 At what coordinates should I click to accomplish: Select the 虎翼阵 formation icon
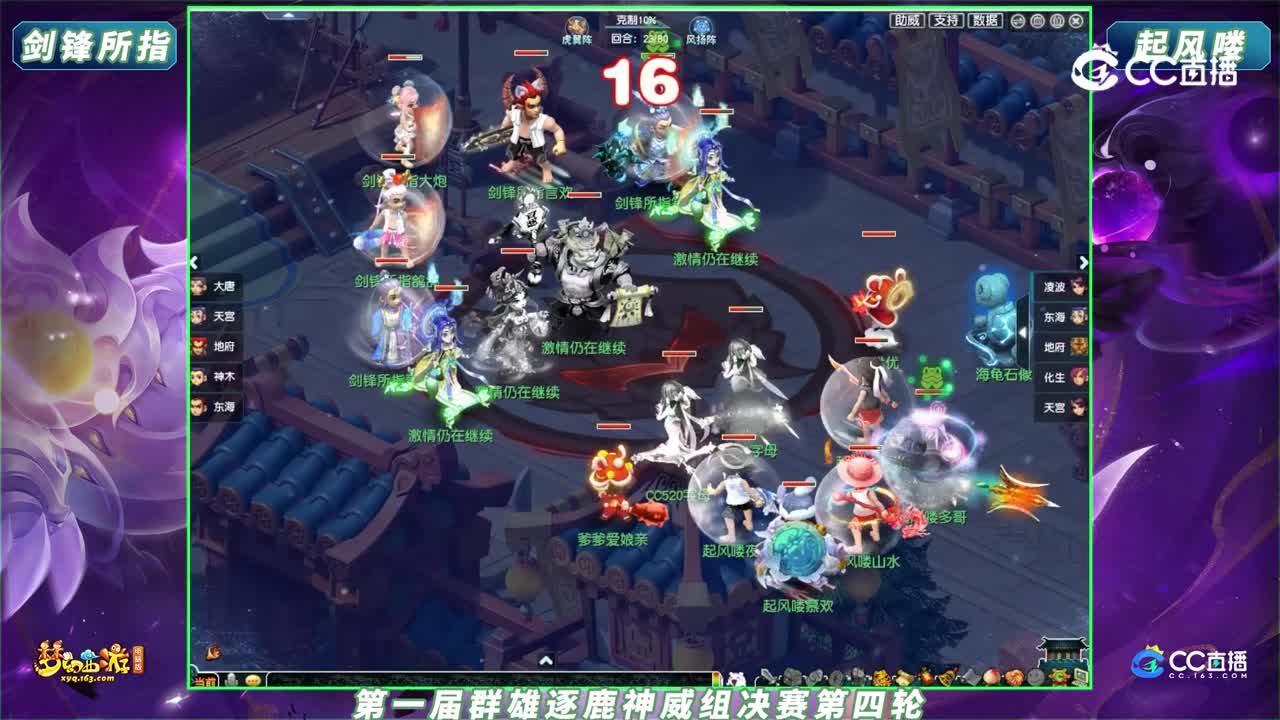577,22
